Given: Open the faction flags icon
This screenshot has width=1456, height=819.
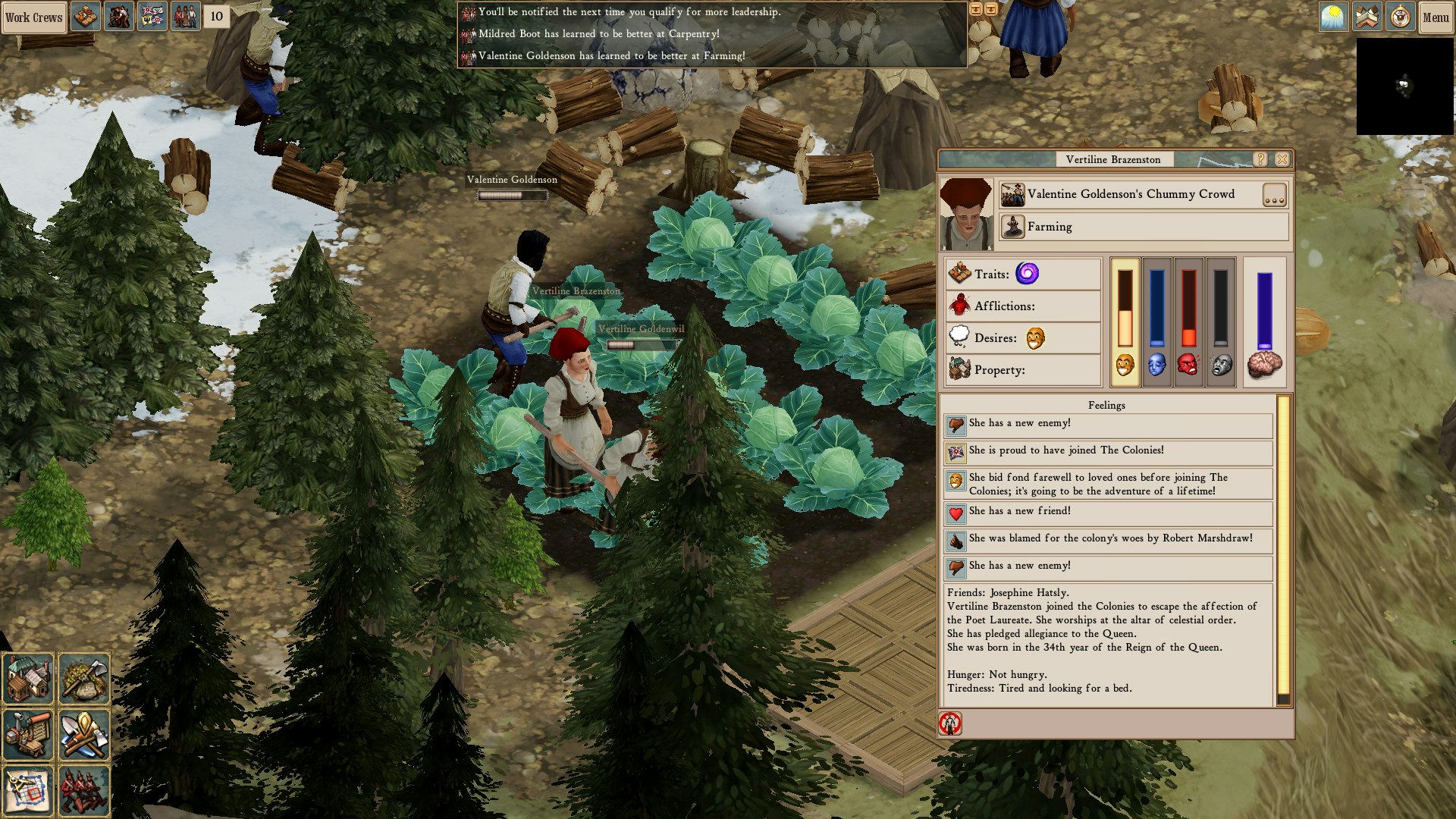Looking at the screenshot, I should coord(152,17).
